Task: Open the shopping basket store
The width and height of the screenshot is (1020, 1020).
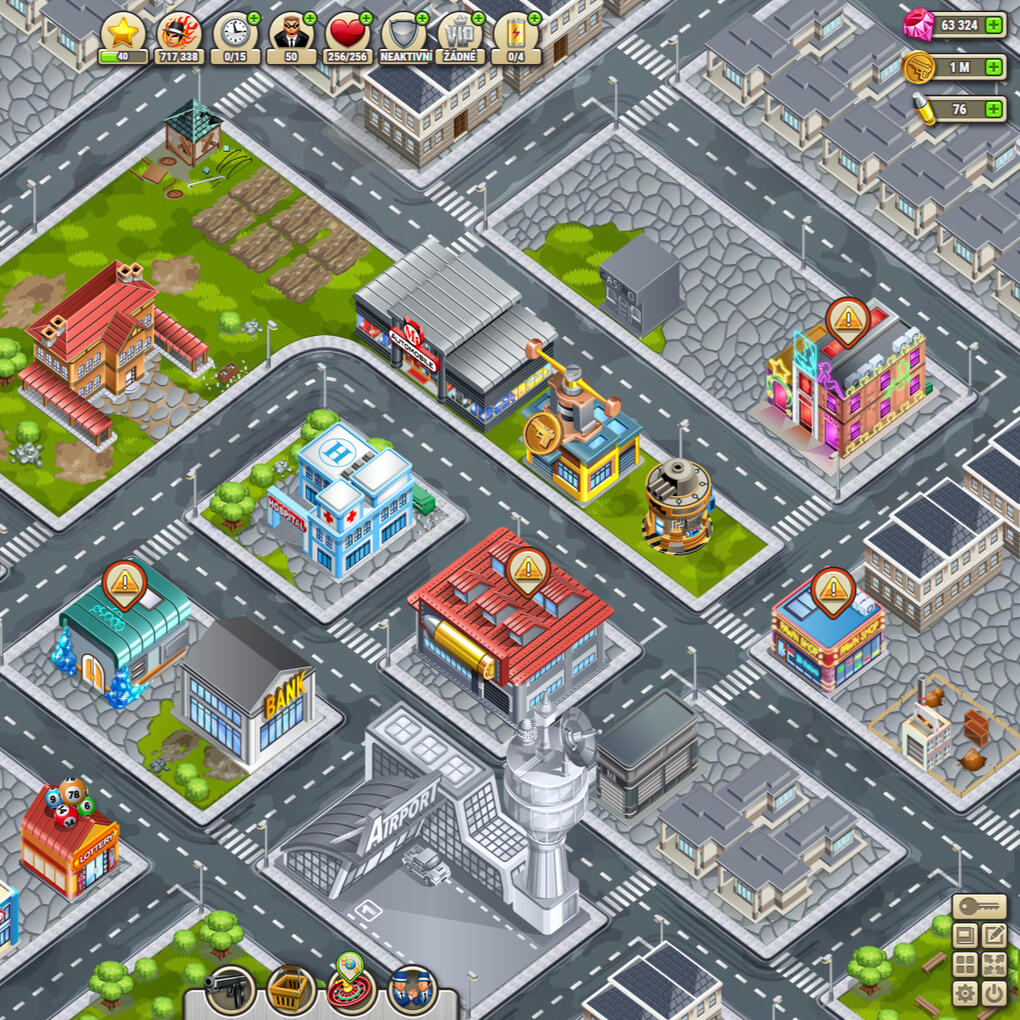Action: click(291, 988)
